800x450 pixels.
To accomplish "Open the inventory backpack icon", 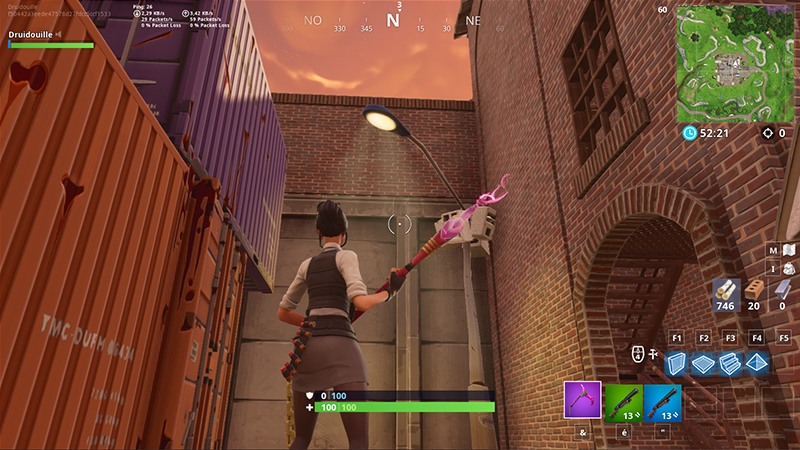I will [789, 269].
